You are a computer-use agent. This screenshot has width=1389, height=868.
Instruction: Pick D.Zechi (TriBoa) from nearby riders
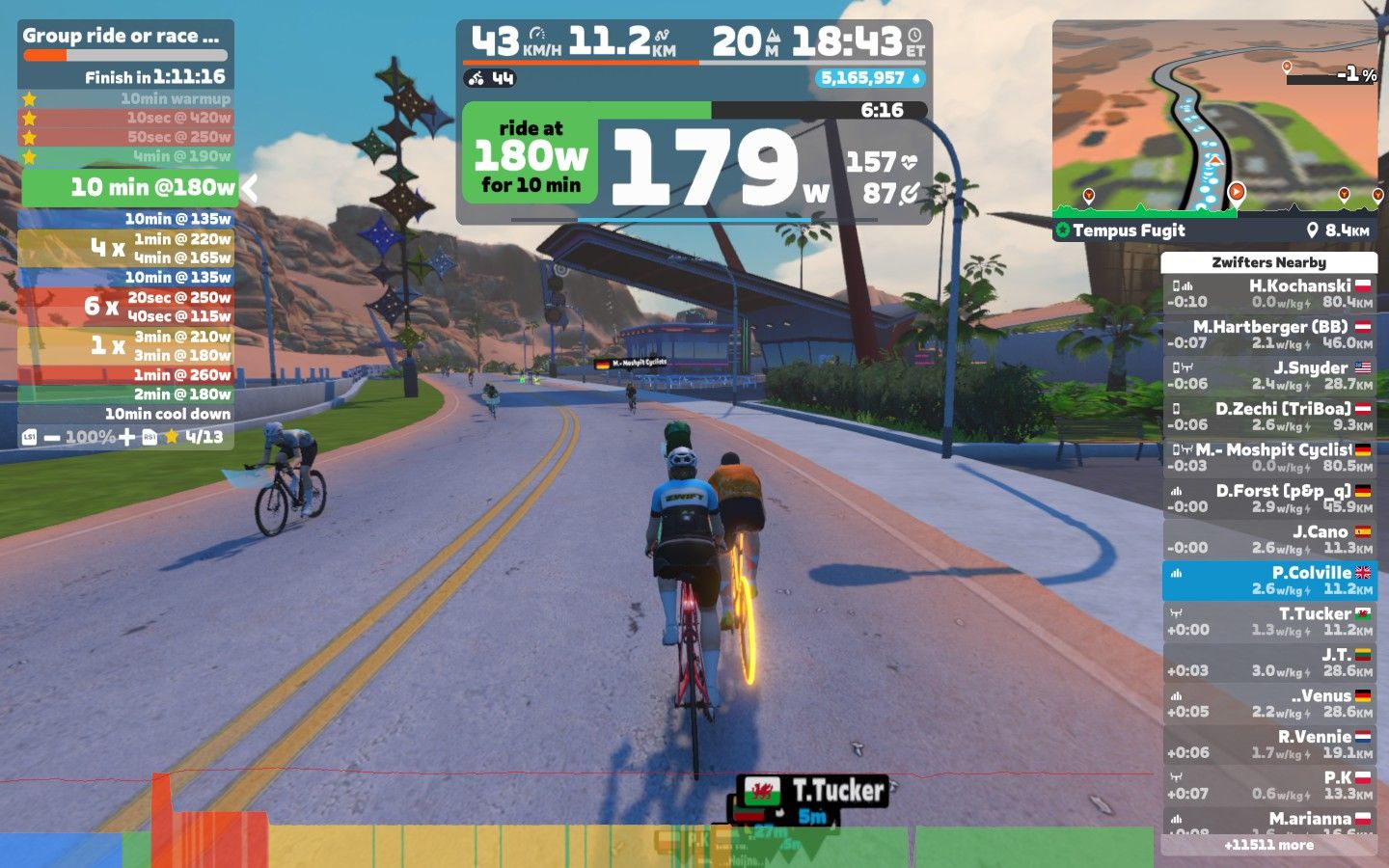pos(1268,417)
